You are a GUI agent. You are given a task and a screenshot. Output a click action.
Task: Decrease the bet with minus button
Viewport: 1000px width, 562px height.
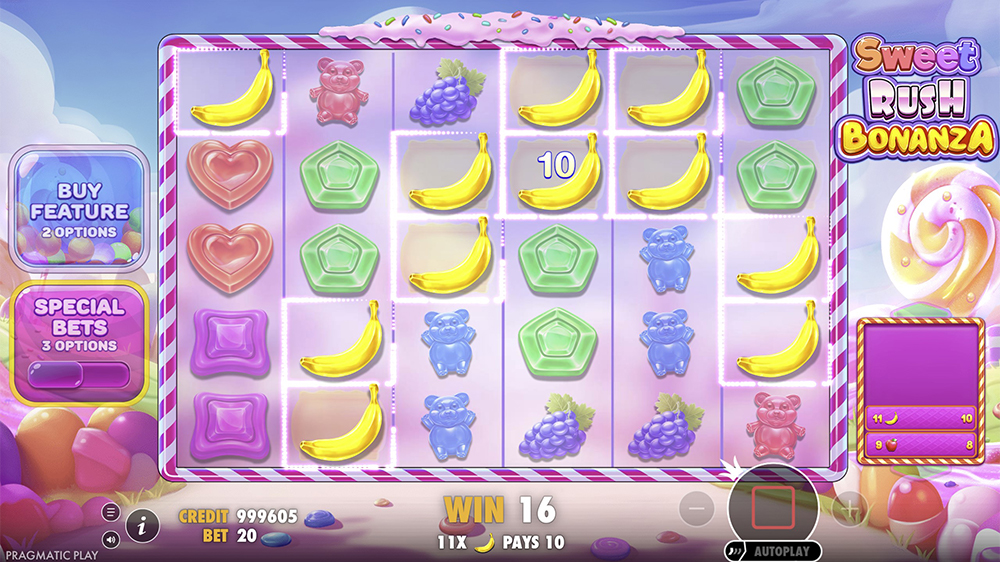click(x=697, y=509)
